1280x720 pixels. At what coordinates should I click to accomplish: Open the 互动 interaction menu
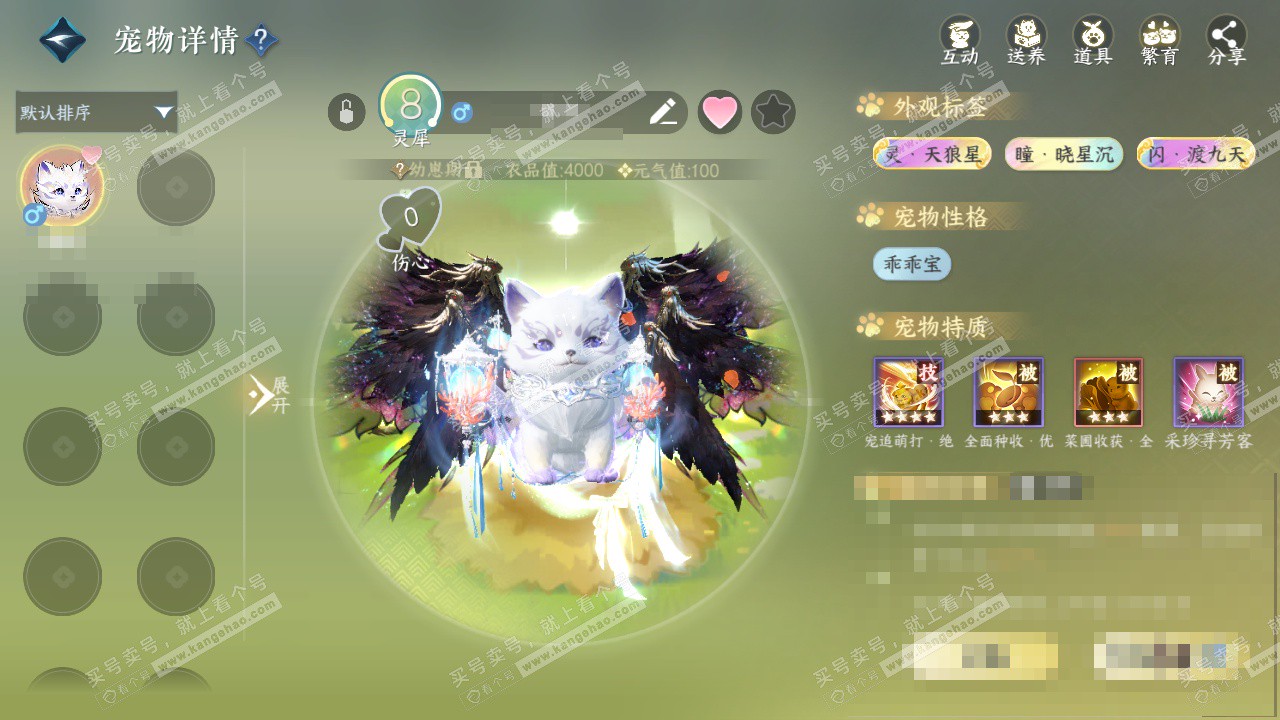pos(960,40)
